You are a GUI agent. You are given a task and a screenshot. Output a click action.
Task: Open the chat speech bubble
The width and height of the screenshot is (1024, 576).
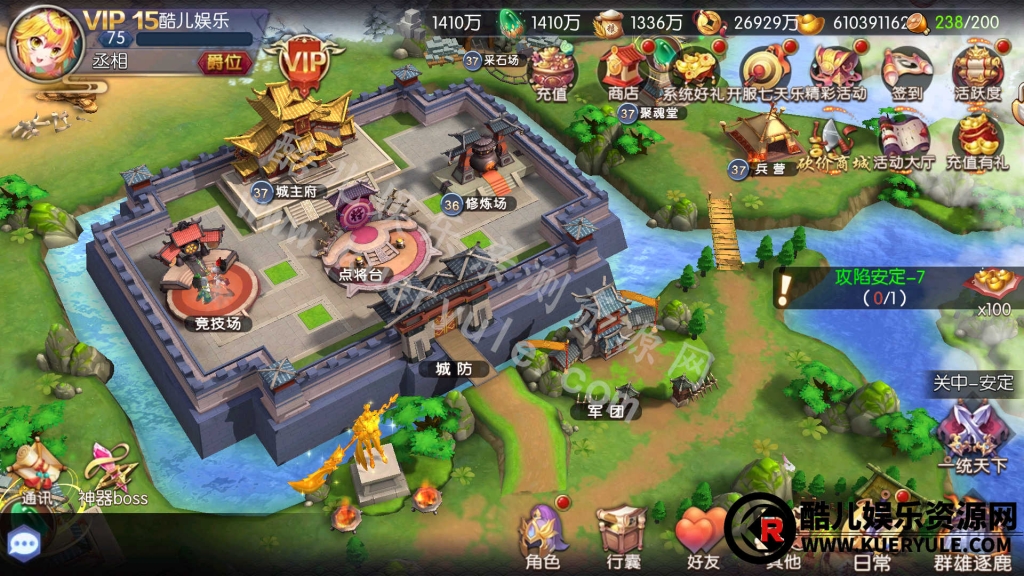point(23,543)
